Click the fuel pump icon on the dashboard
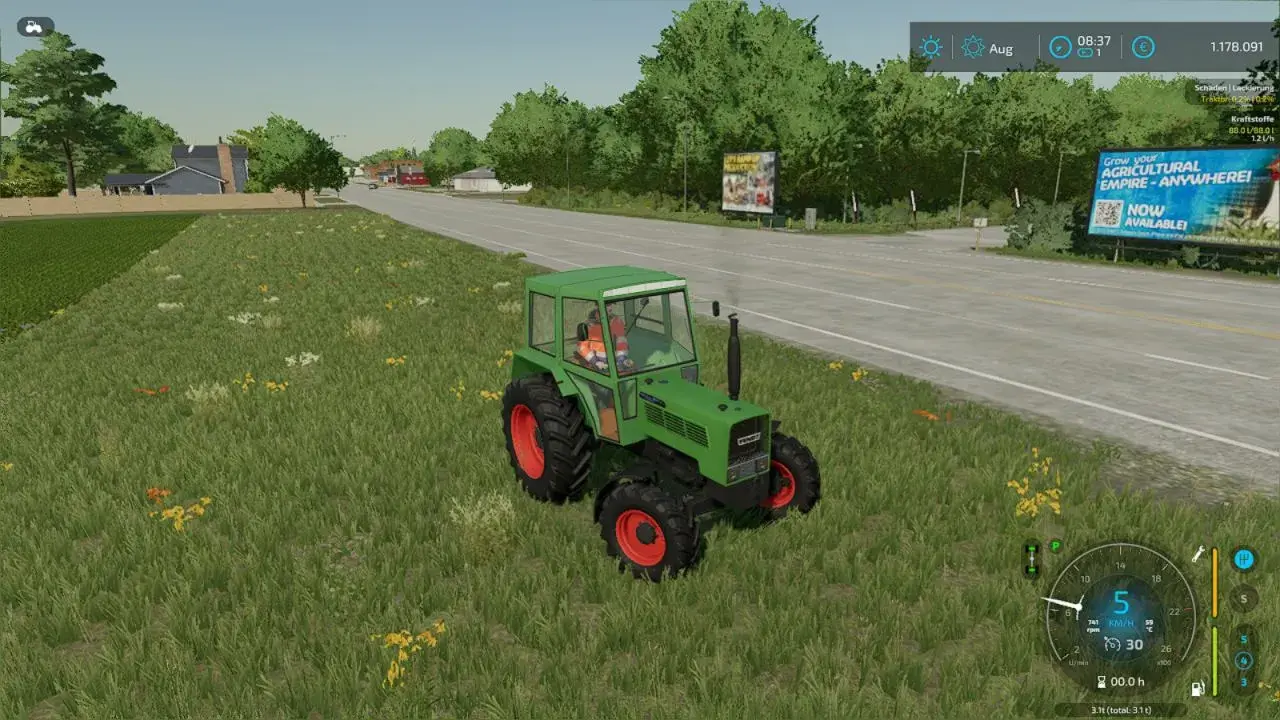This screenshot has height=720, width=1280. 1197,688
